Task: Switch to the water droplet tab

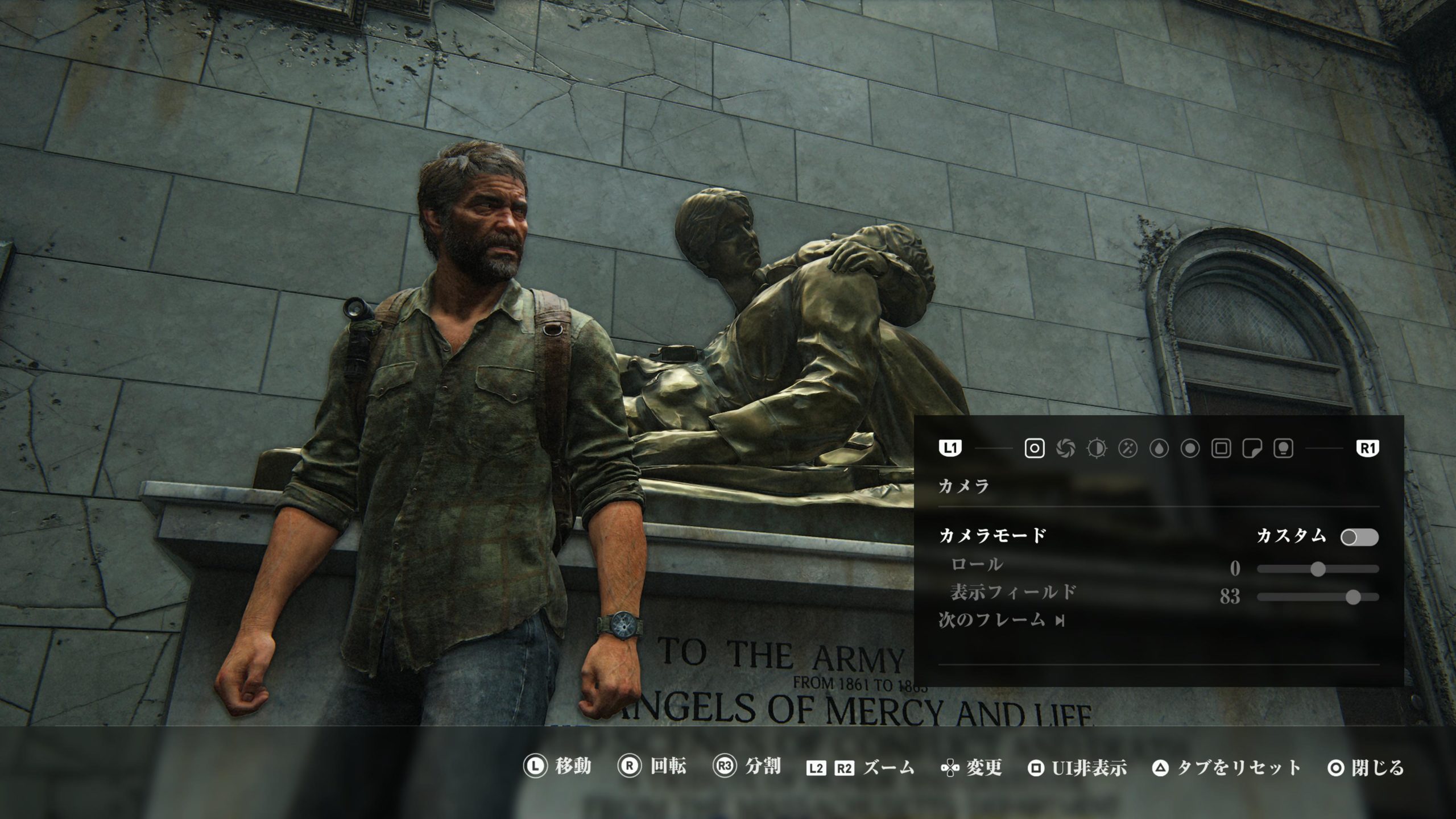Action: [1159, 449]
